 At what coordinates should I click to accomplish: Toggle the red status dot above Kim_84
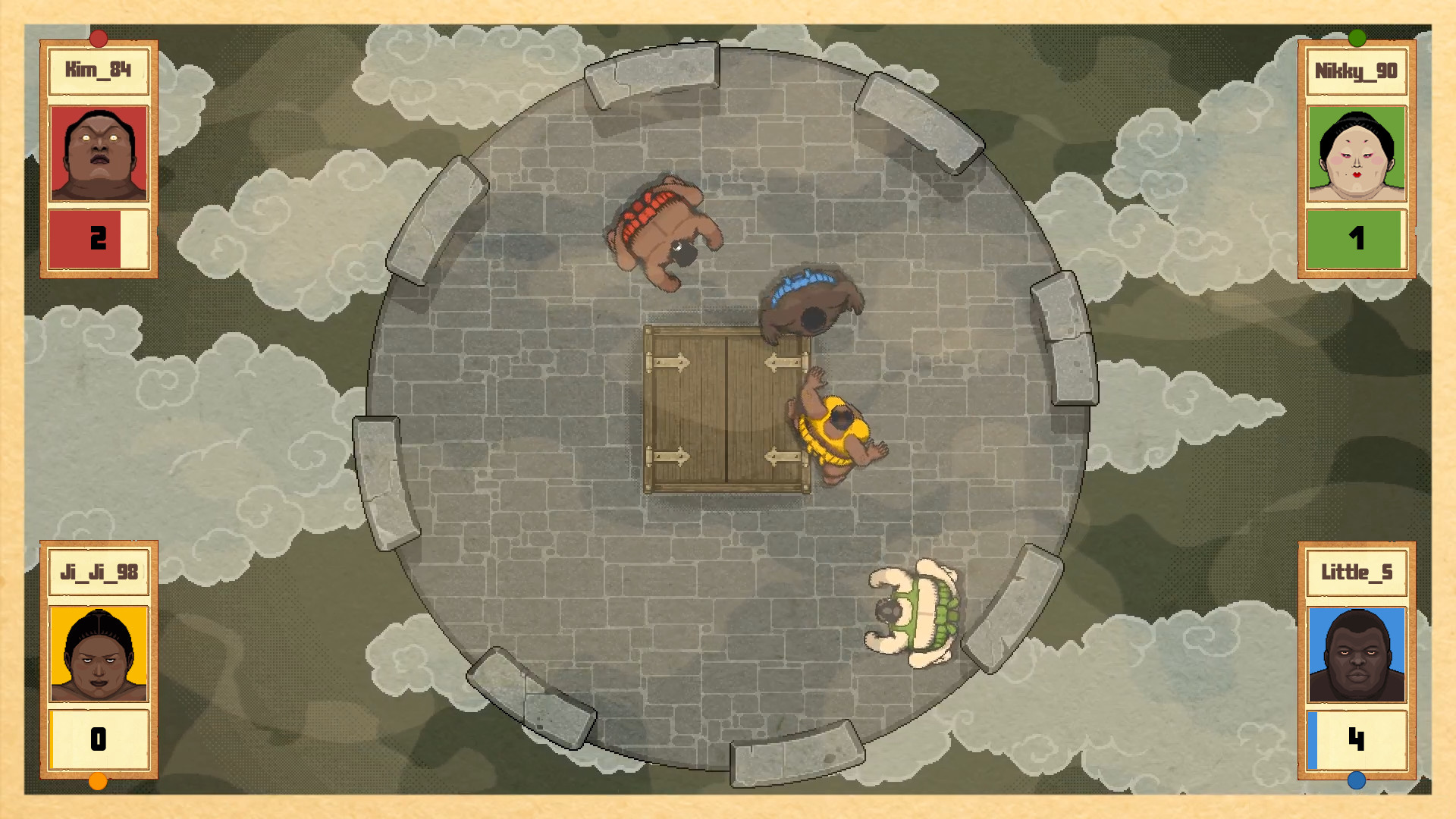[99, 36]
